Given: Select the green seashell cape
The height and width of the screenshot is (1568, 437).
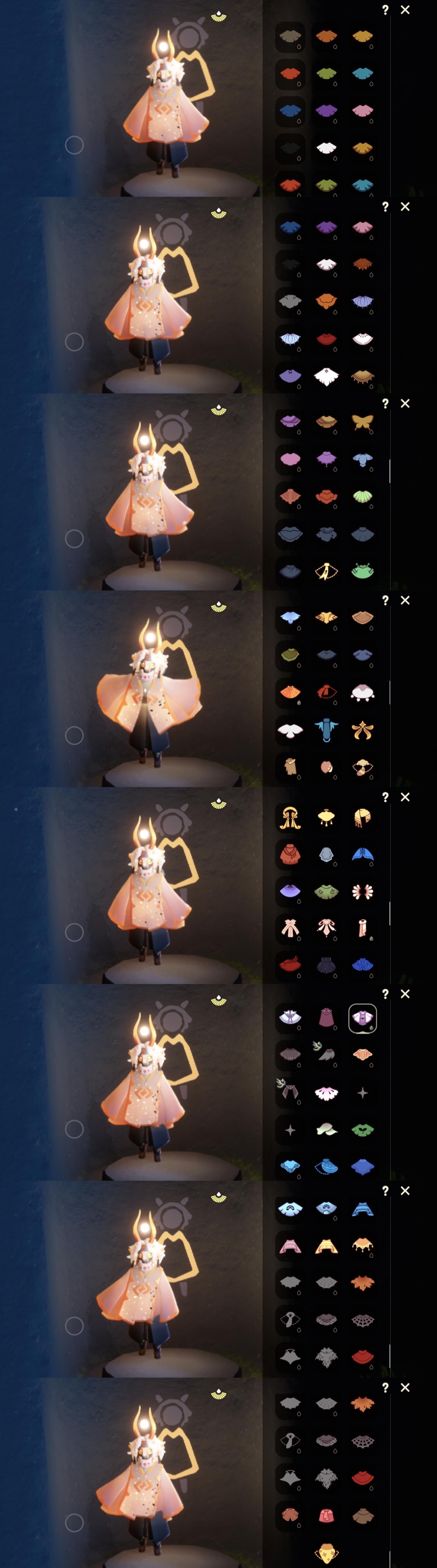Looking at the screenshot, I should pos(363,496).
